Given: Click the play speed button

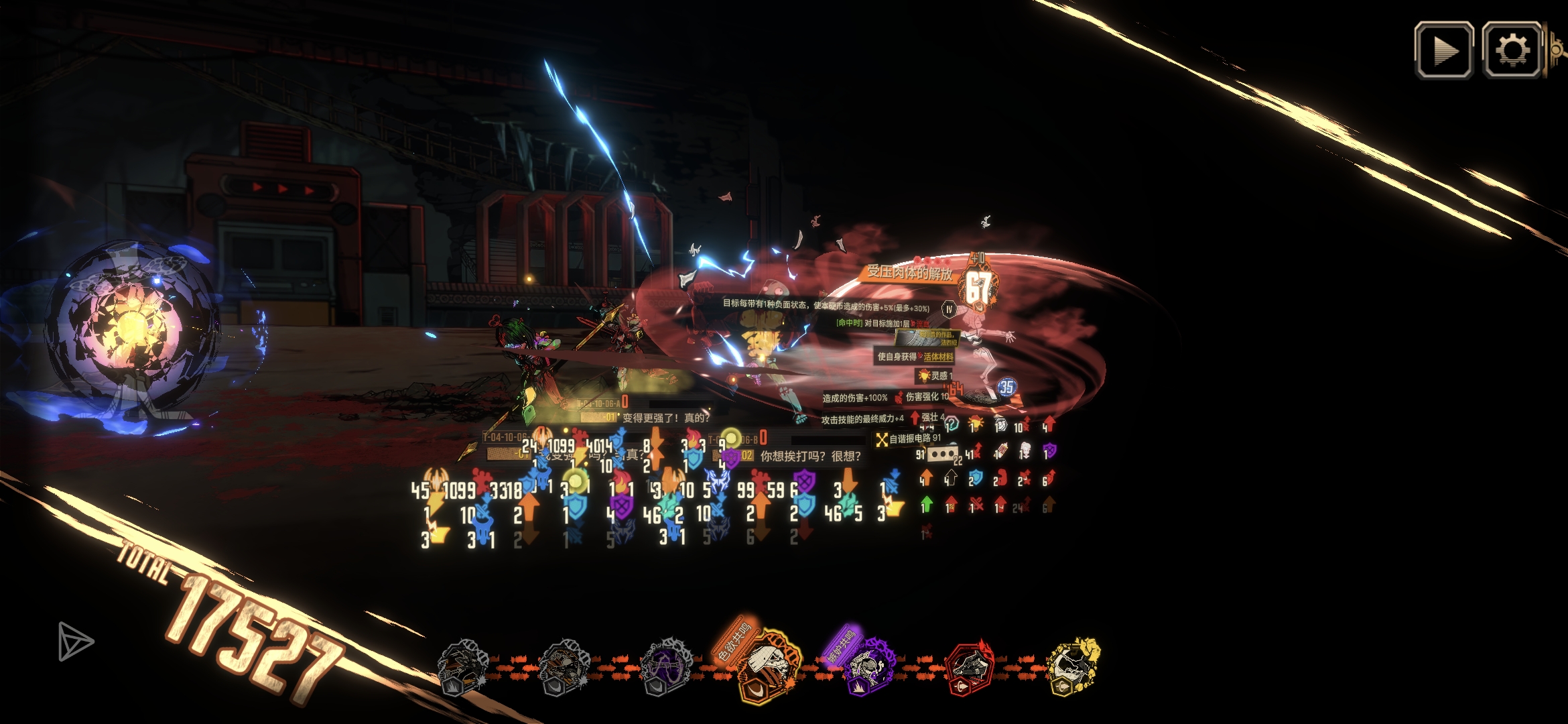Looking at the screenshot, I should (1443, 50).
